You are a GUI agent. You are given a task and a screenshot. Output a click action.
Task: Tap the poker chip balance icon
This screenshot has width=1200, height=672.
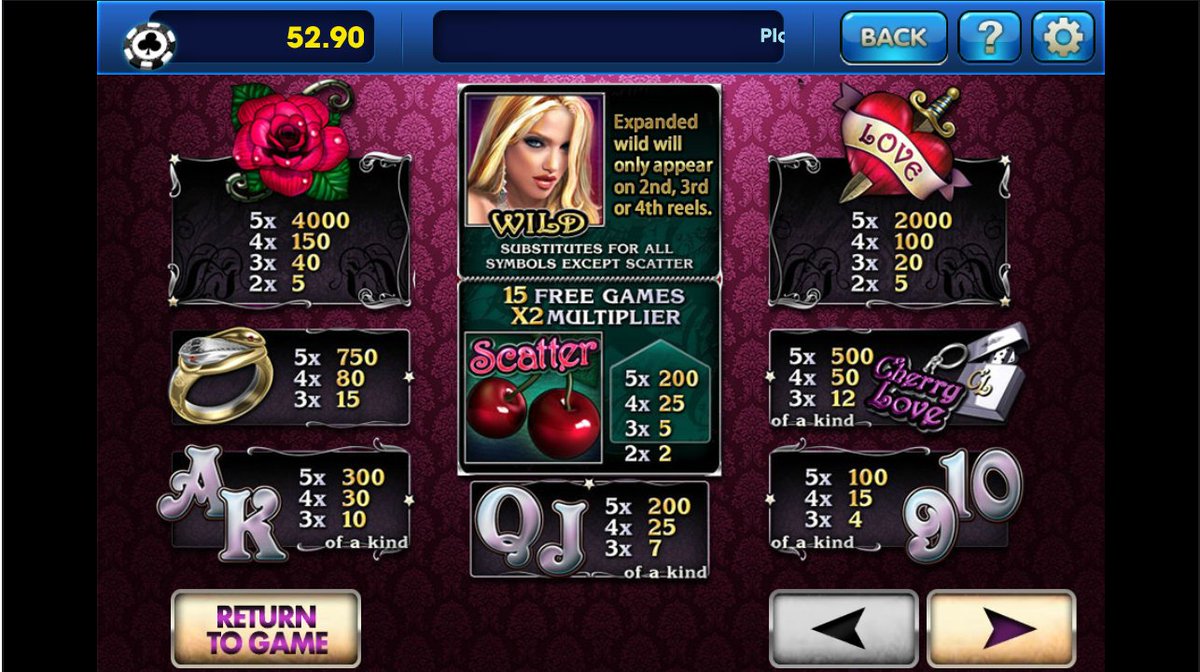(150, 43)
